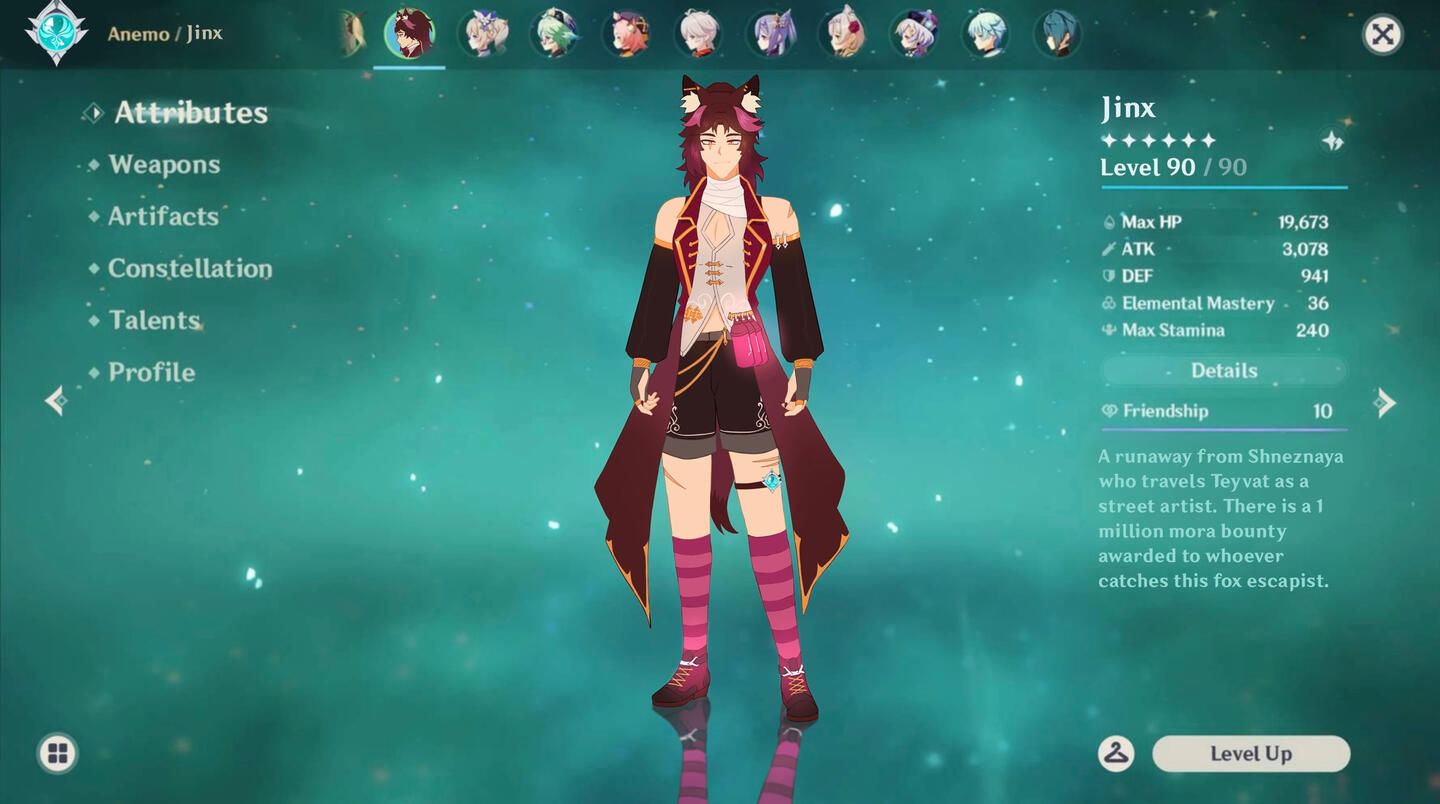Choose the light-blue-haired character portrait
Image resolution: width=1440 pixels, height=804 pixels.
(x=986, y=34)
